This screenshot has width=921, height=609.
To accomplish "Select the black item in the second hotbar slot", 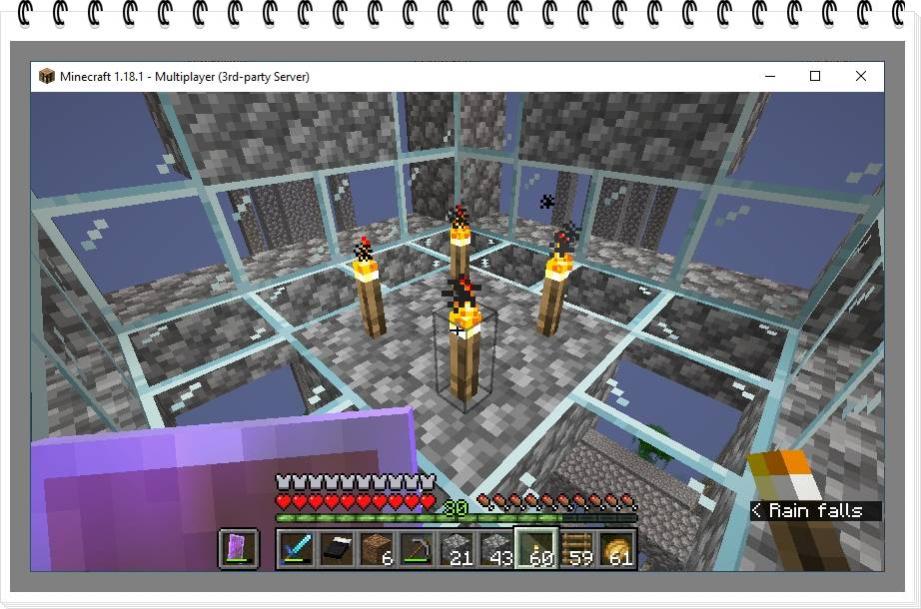I will (336, 549).
